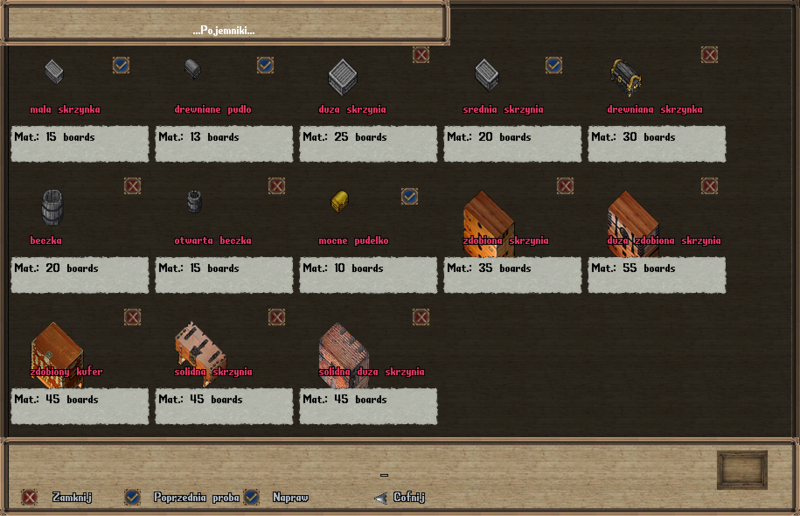This screenshot has width=800, height=516.
Task: Click the red X for duza zdobiona skrzynia
Action: click(x=709, y=186)
